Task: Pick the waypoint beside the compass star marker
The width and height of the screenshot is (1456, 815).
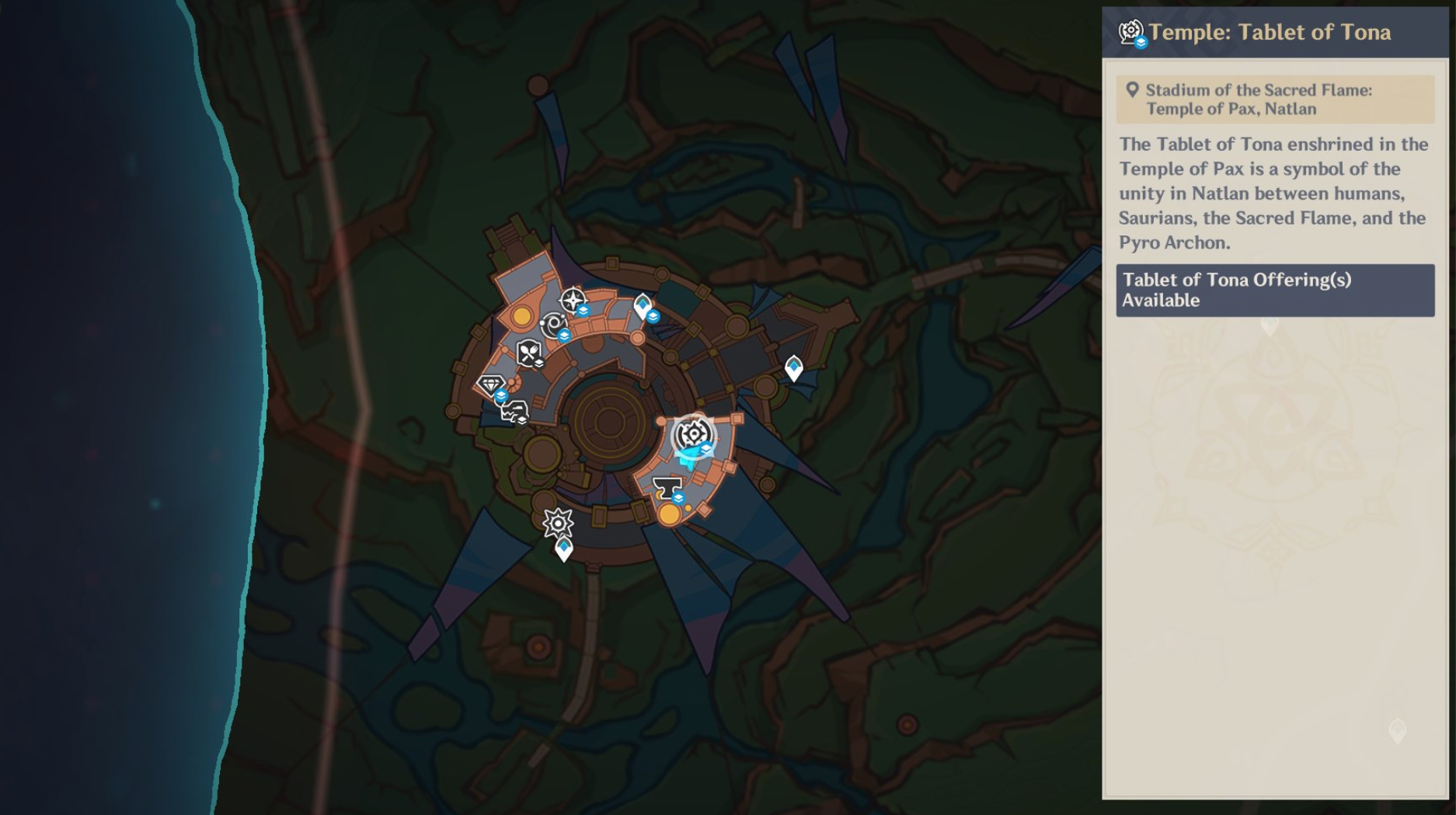Action: (x=643, y=306)
